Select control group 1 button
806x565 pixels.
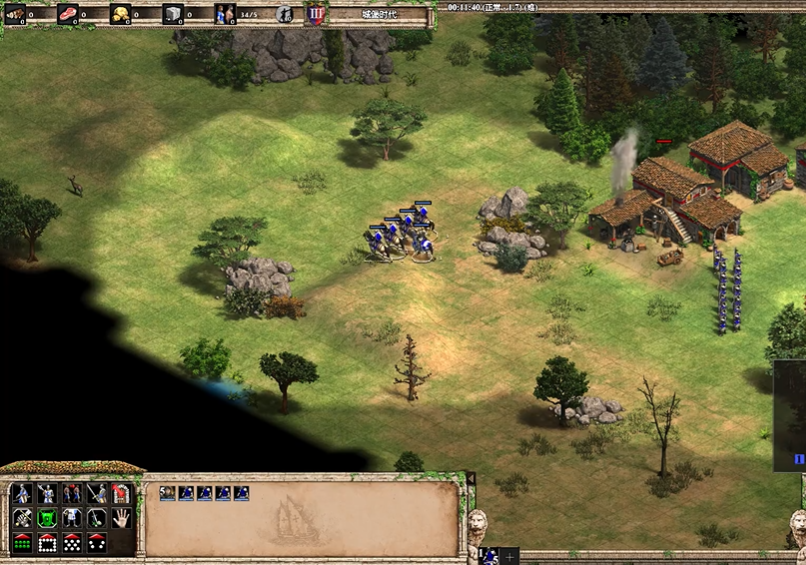tap(489, 556)
